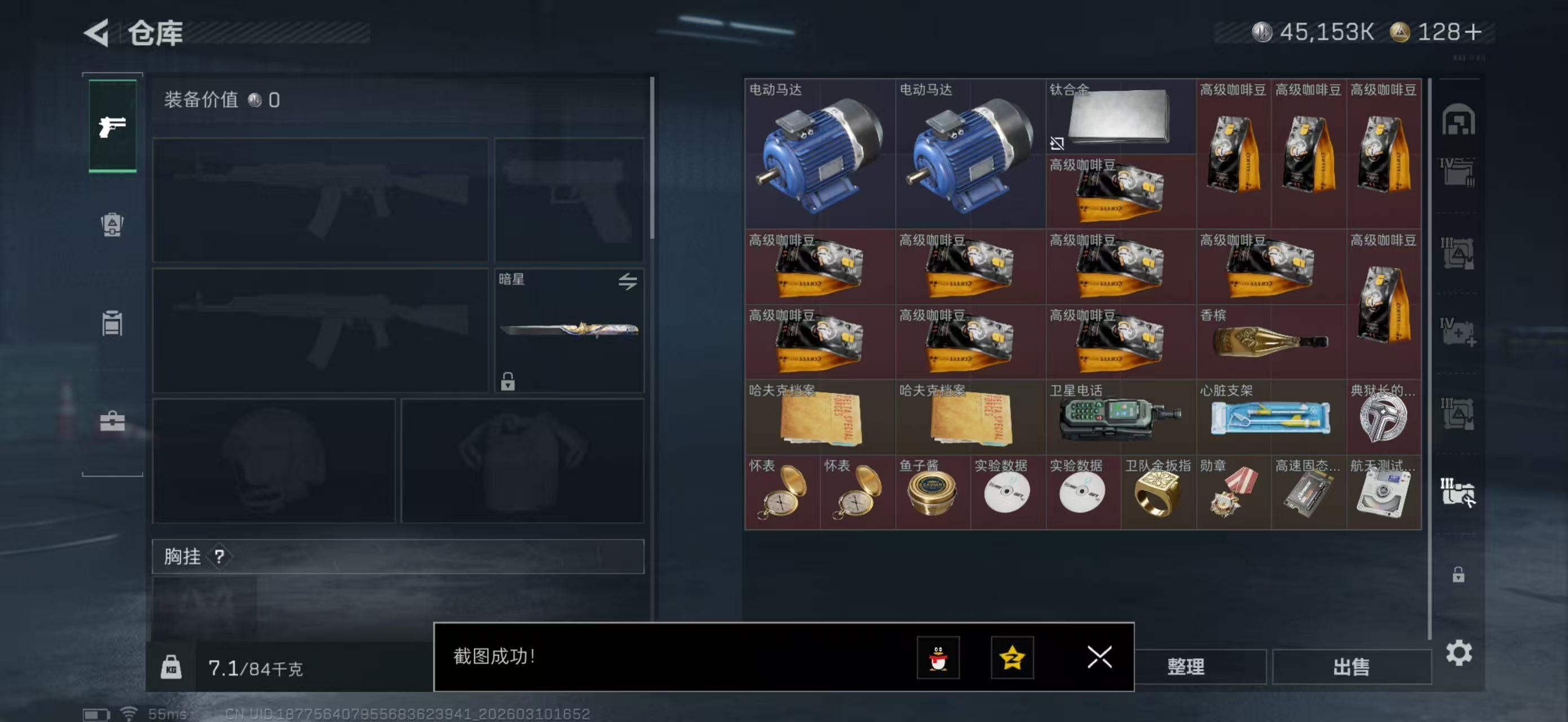
Task: Click the 勋章 medal item
Action: click(x=1233, y=492)
